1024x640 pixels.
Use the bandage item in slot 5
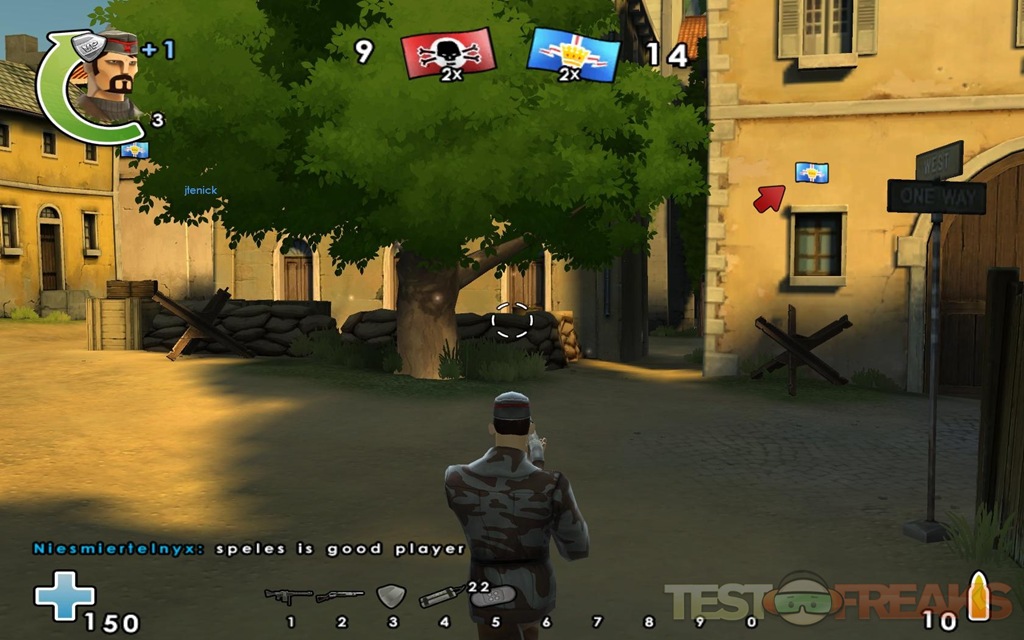(493, 597)
